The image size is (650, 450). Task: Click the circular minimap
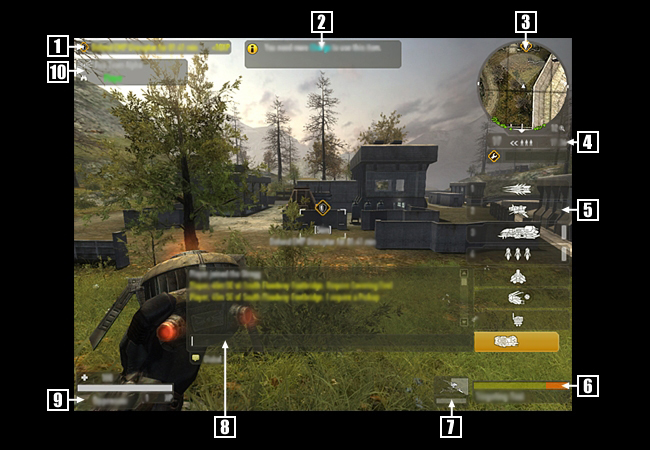point(522,87)
